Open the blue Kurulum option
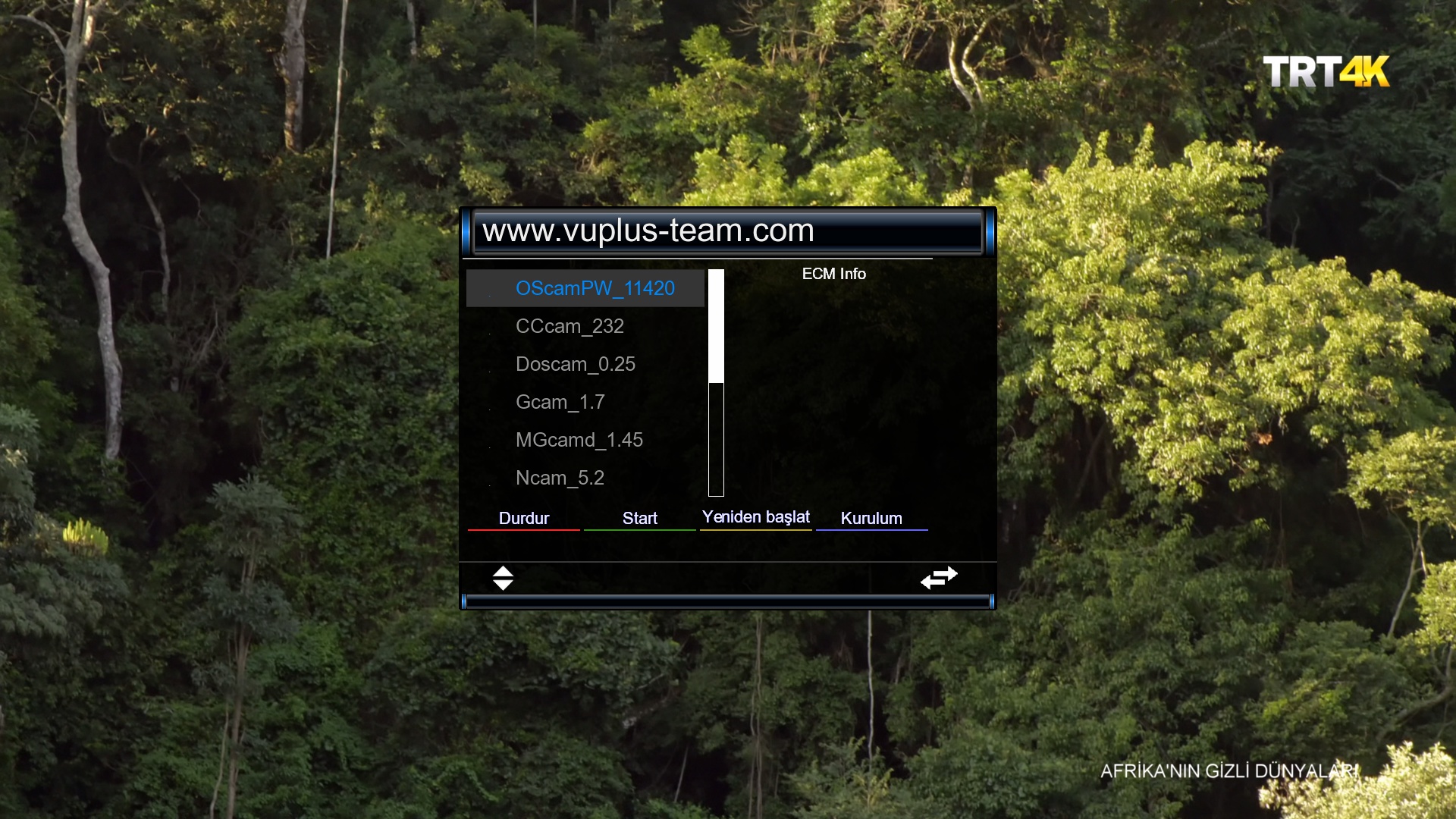This screenshot has width=1456, height=819. (871, 518)
